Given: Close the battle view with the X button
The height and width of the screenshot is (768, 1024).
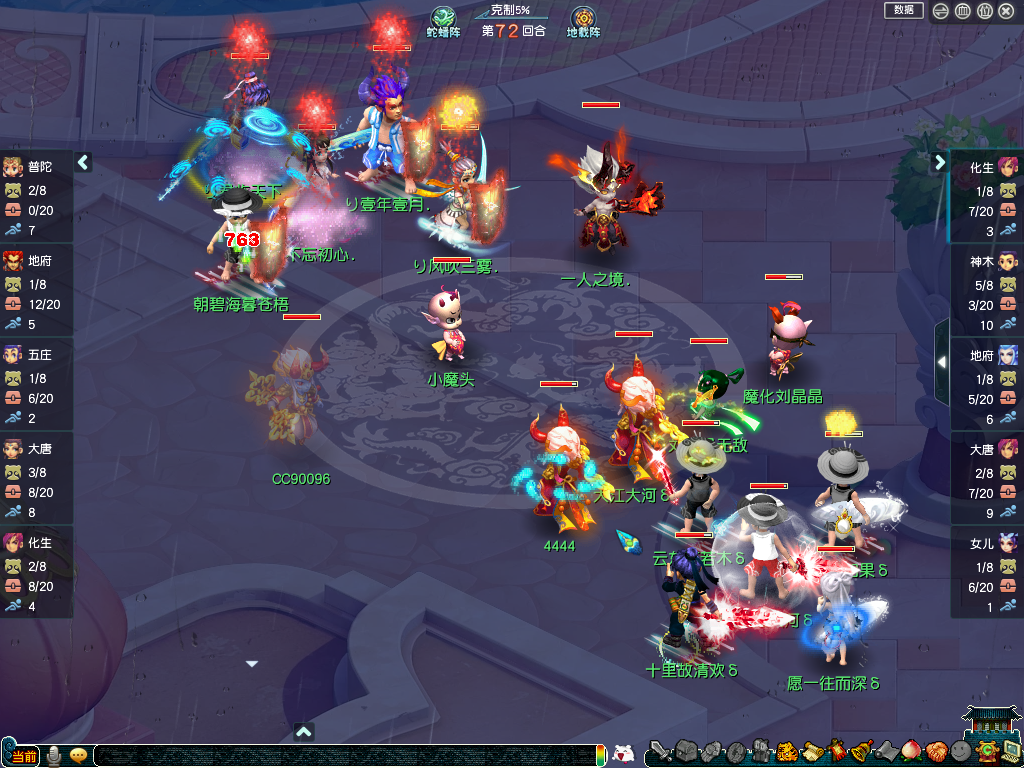Looking at the screenshot, I should coord(1006,11).
